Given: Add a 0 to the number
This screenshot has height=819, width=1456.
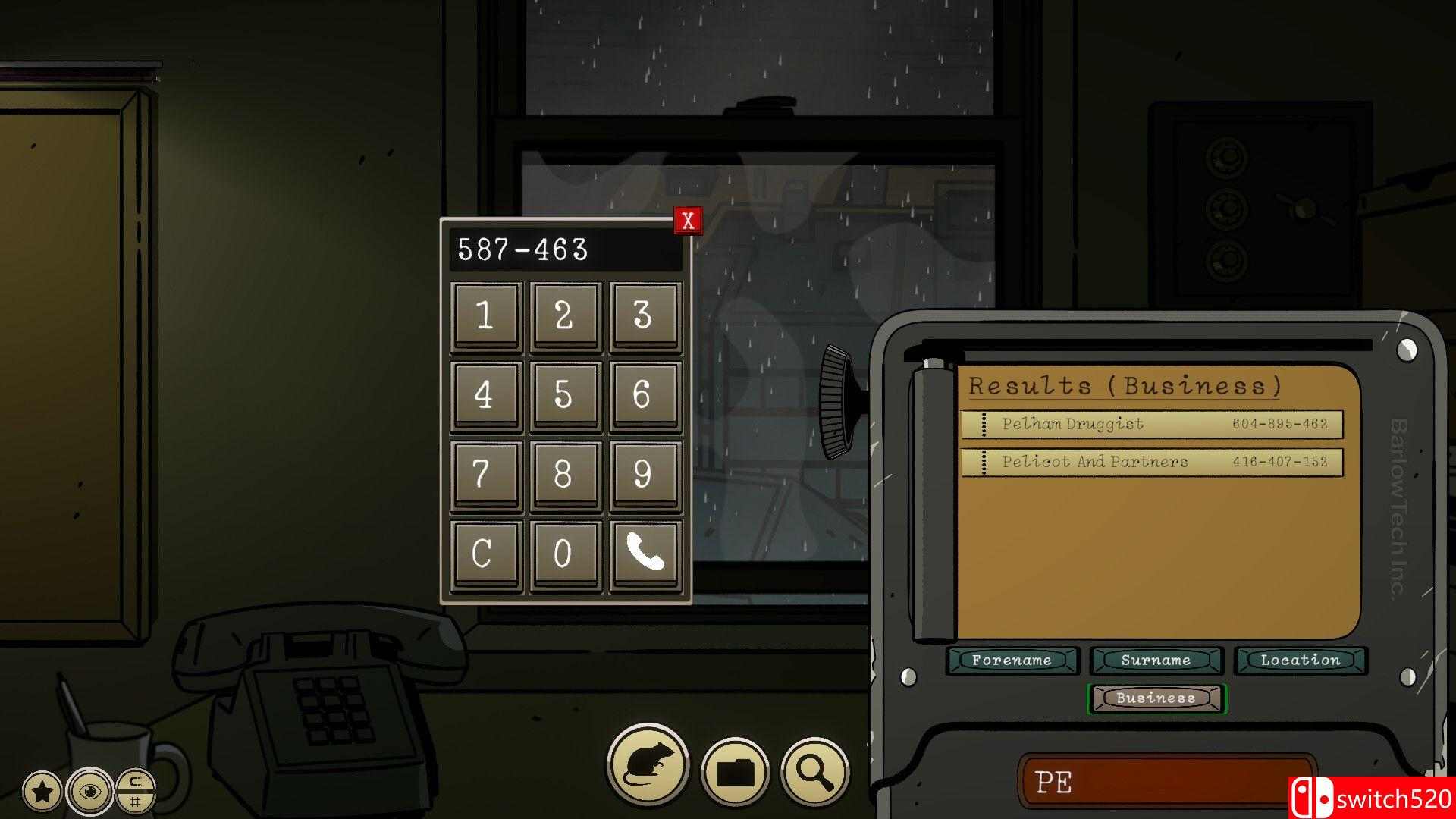Looking at the screenshot, I should (565, 554).
